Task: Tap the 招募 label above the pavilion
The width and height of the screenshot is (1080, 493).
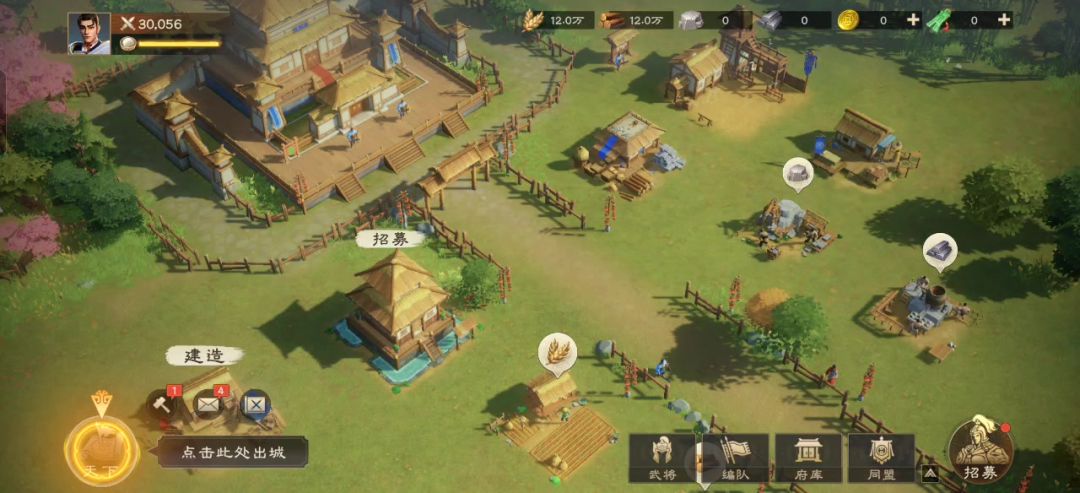Action: pos(390,238)
